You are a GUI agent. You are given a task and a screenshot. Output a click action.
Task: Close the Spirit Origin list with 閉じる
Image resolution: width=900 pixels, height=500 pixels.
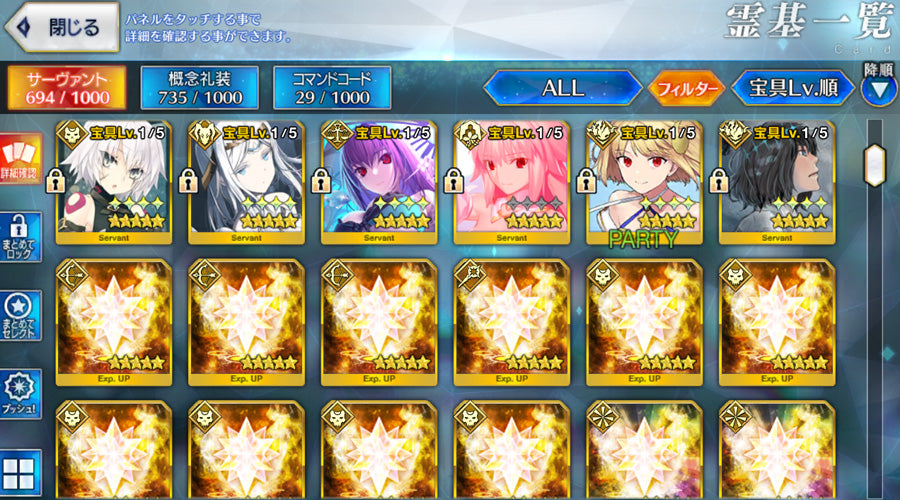60,27
